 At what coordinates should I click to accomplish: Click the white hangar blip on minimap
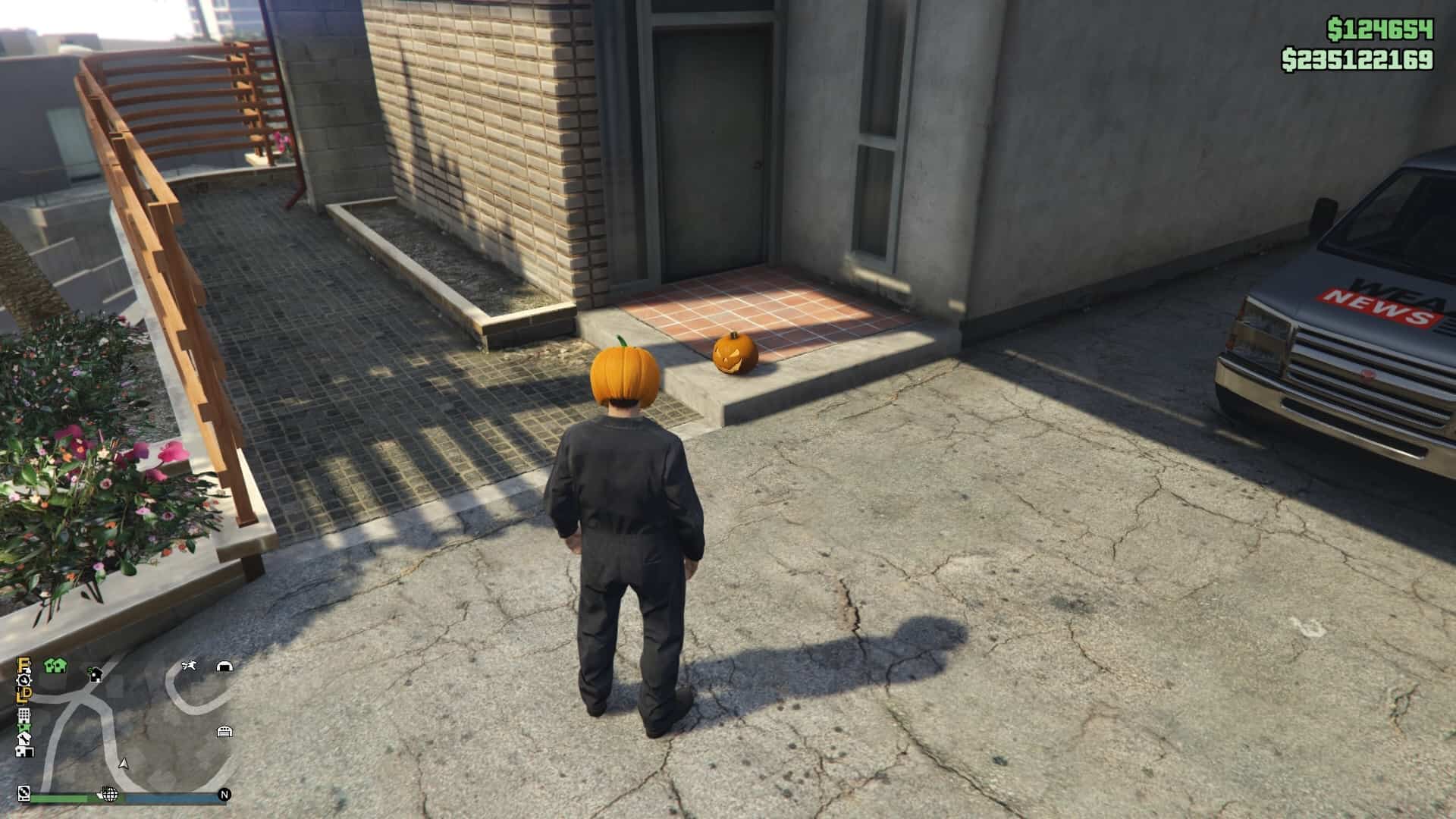pos(224,667)
